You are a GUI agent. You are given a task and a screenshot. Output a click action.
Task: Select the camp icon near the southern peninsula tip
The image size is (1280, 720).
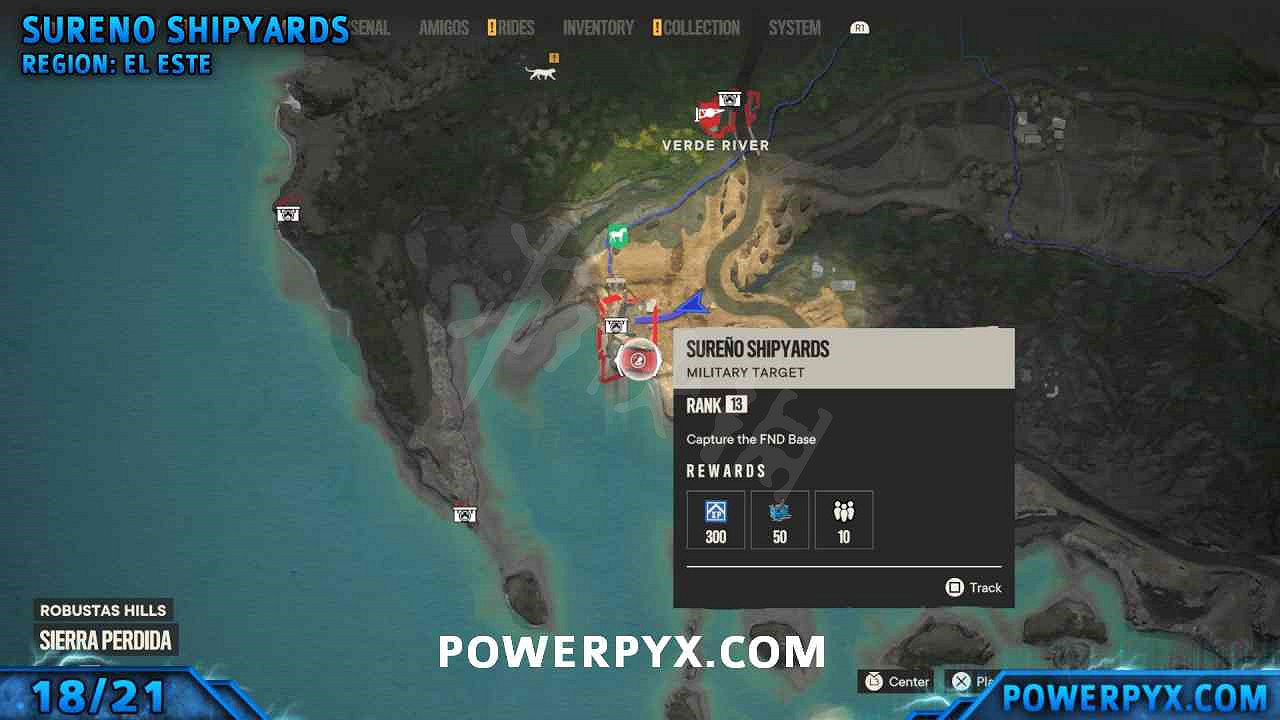pos(464,514)
